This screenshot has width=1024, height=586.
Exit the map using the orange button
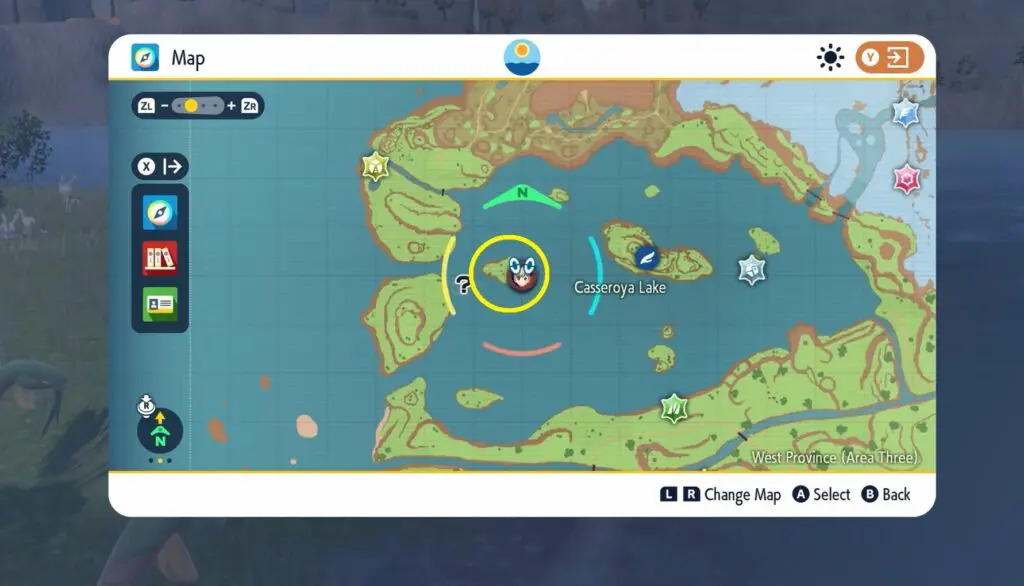click(x=889, y=58)
